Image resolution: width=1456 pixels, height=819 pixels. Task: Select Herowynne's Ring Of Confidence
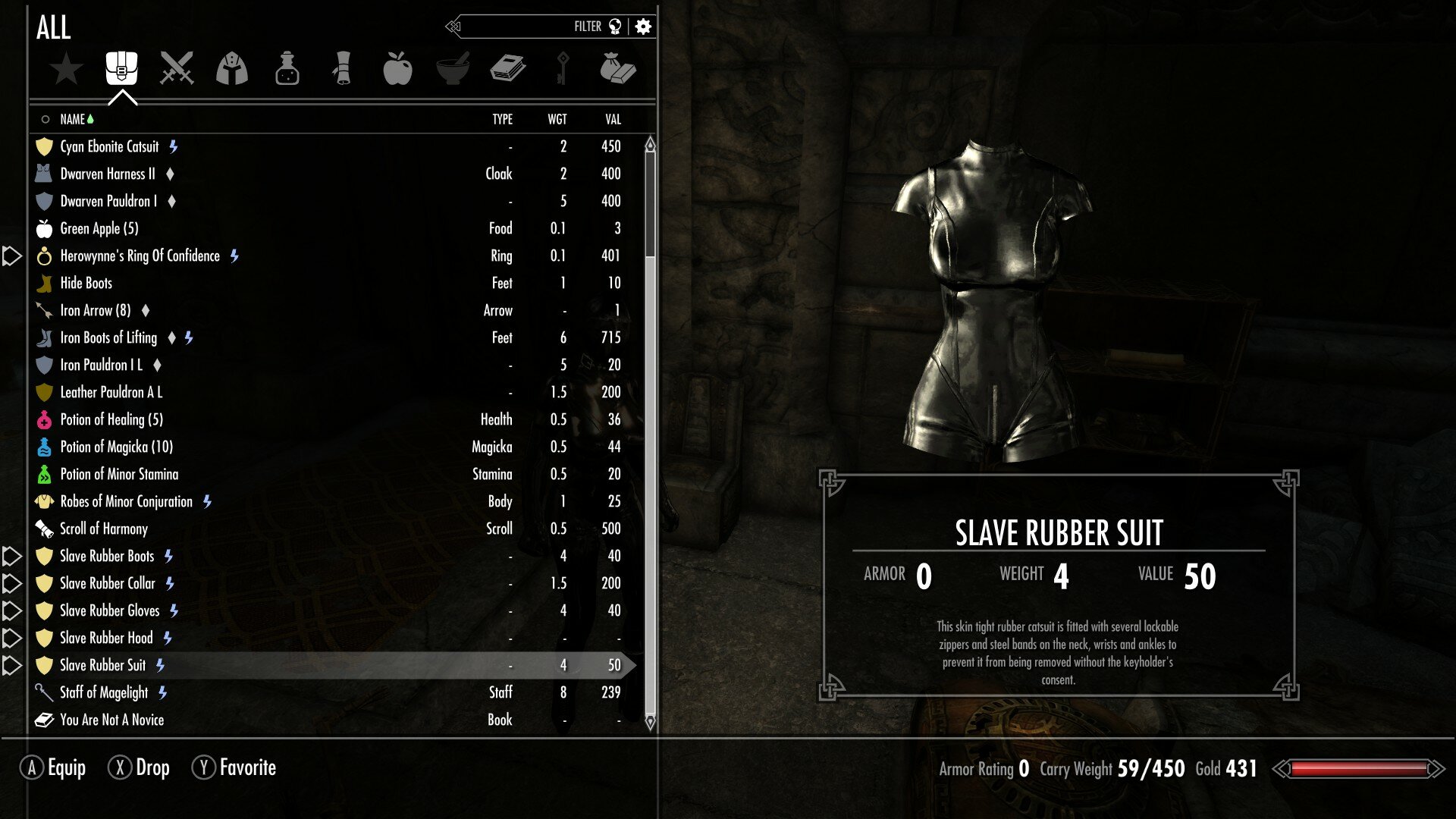point(140,256)
